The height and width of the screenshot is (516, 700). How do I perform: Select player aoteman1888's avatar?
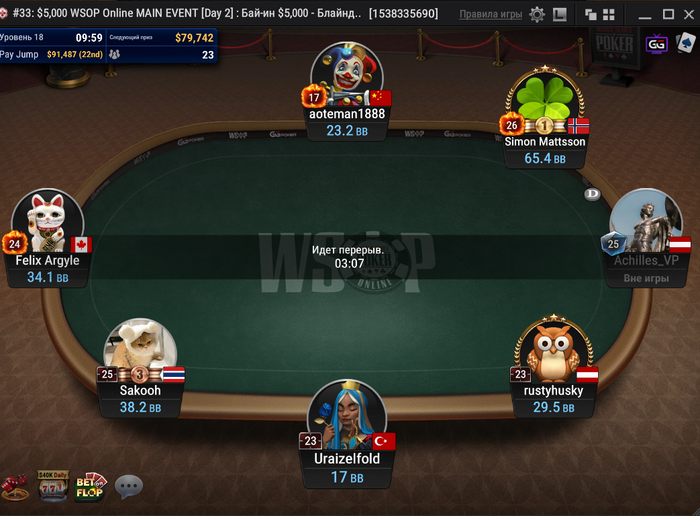click(347, 77)
